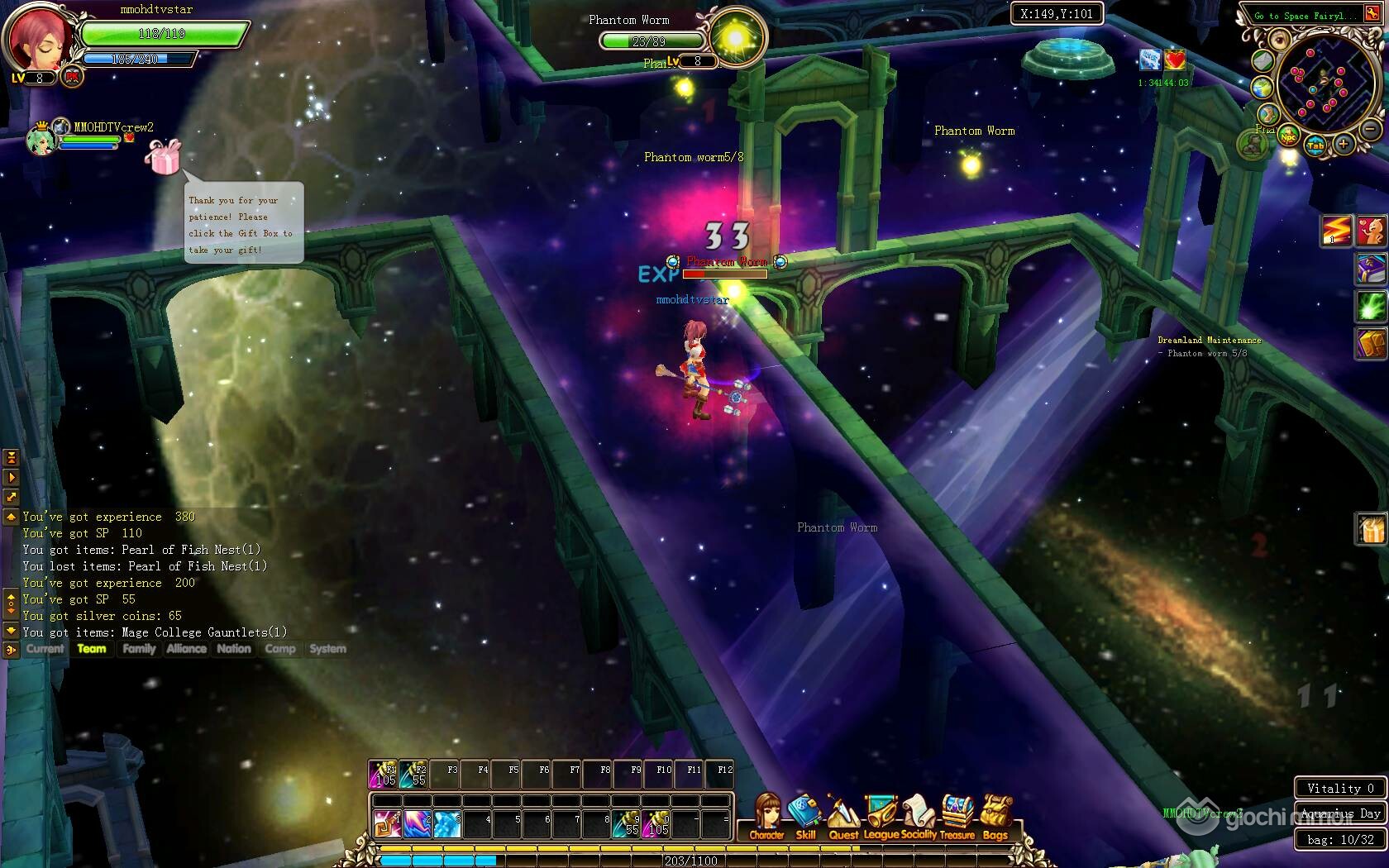1389x868 pixels.
Task: Select the System chat tab
Action: tap(327, 649)
